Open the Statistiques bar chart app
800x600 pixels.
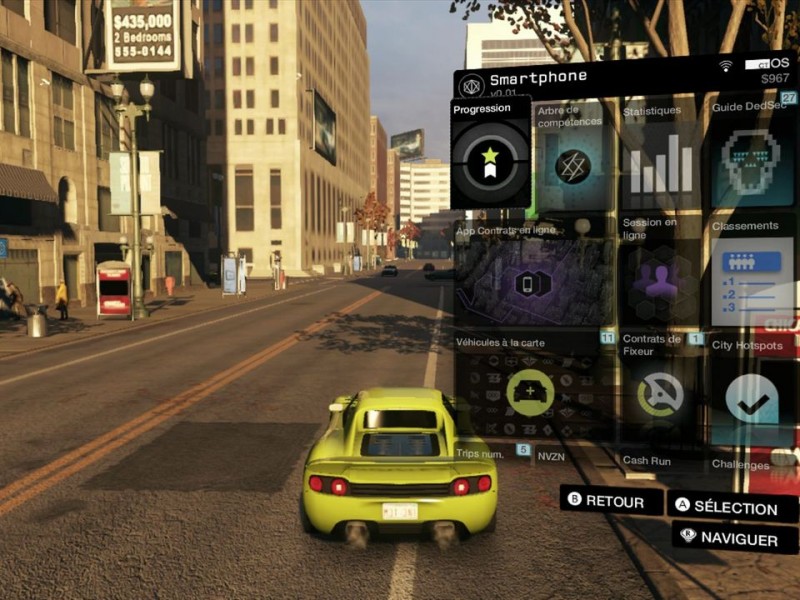tap(658, 162)
